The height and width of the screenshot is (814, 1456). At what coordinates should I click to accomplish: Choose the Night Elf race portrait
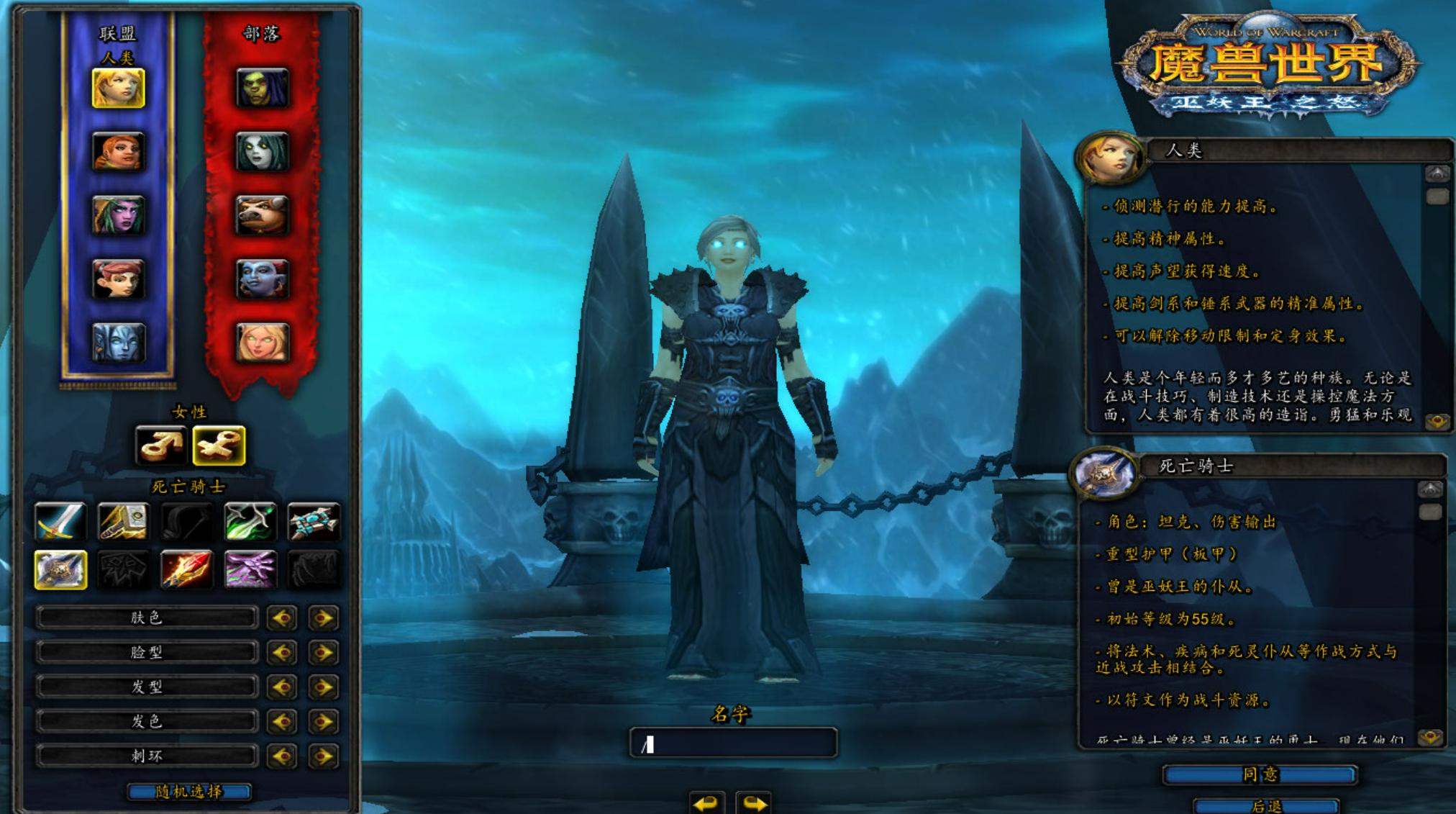point(119,215)
